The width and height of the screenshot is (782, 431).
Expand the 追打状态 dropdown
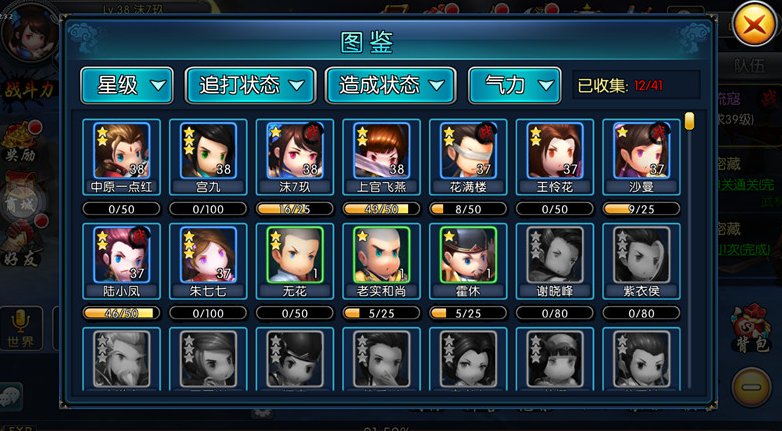click(250, 86)
